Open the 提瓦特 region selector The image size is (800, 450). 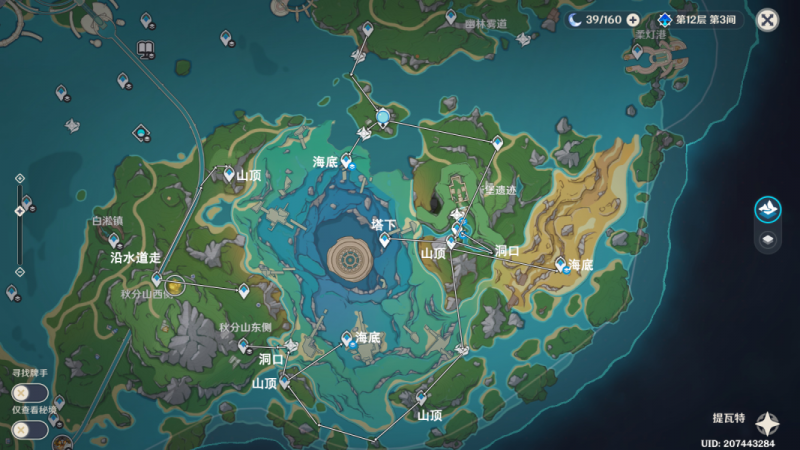[768, 422]
